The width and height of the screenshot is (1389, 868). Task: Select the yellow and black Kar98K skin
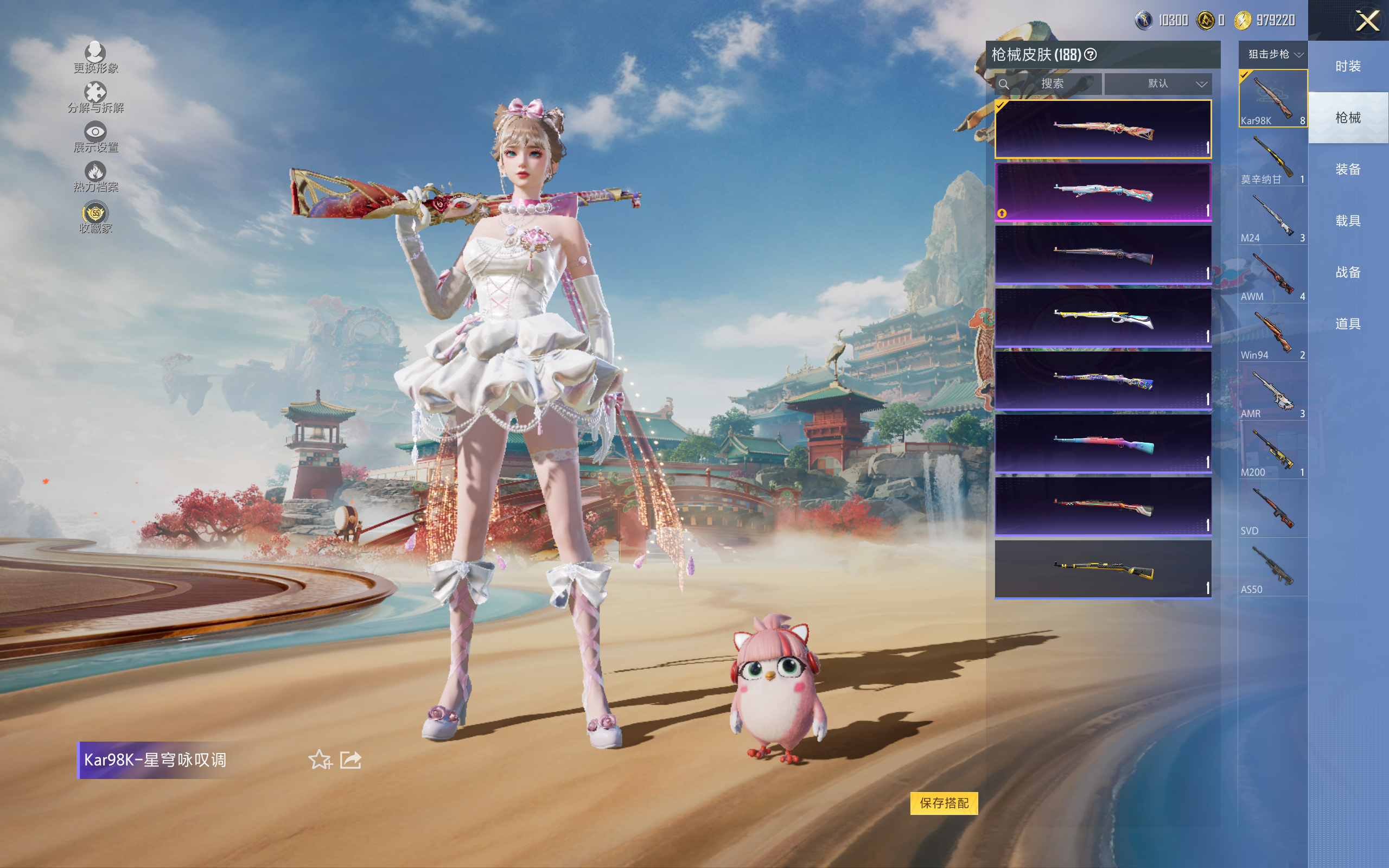[1103, 569]
